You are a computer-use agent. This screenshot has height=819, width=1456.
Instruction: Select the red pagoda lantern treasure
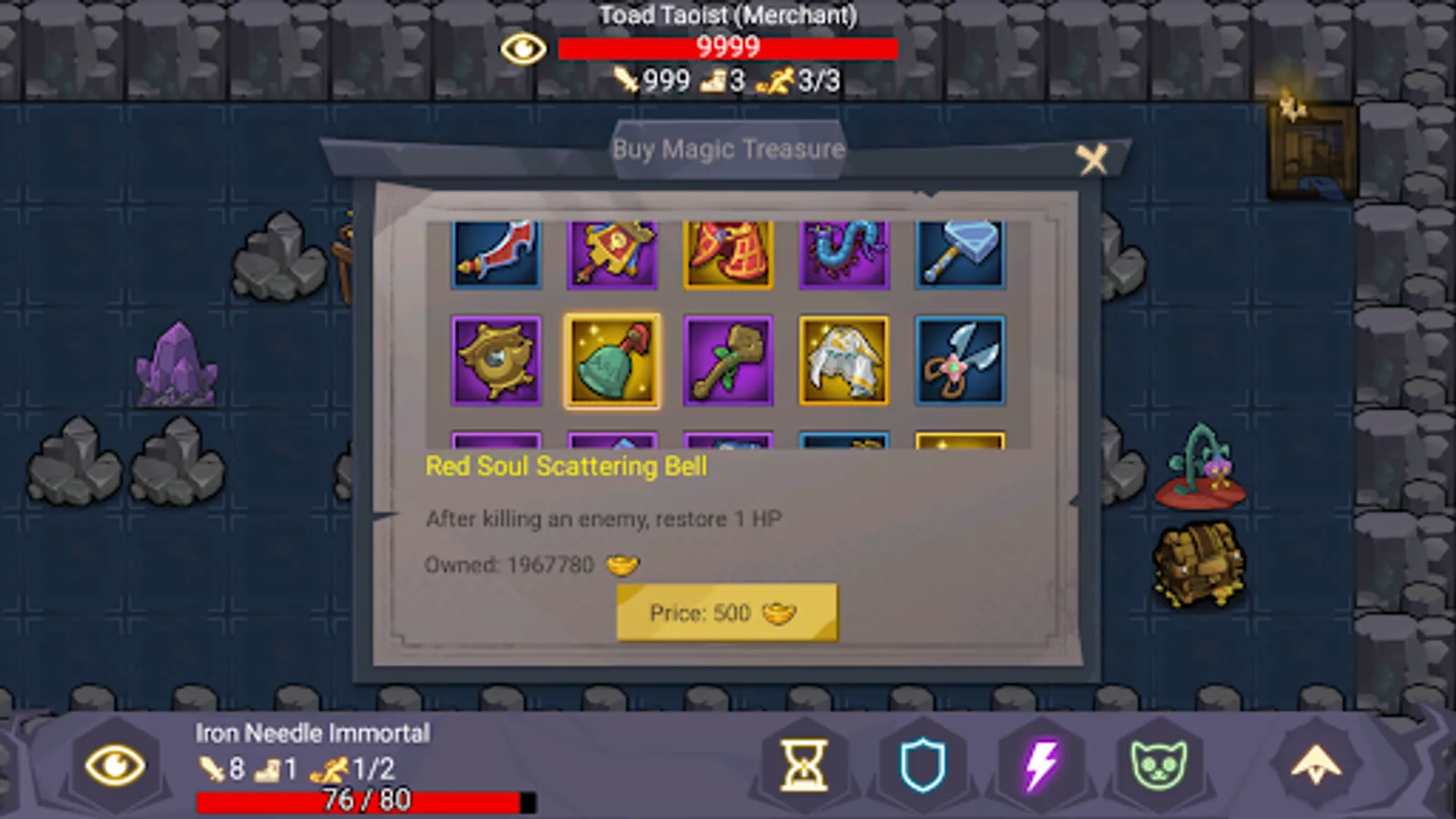tap(728, 252)
